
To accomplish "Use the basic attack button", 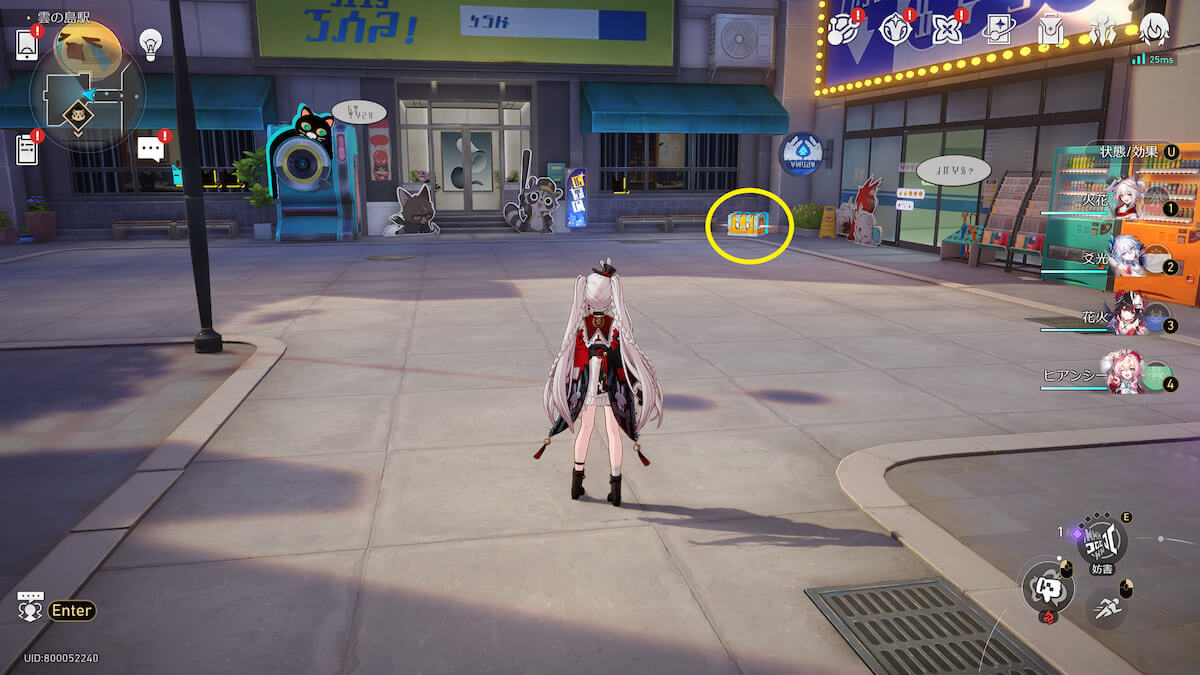I will 1047,587.
